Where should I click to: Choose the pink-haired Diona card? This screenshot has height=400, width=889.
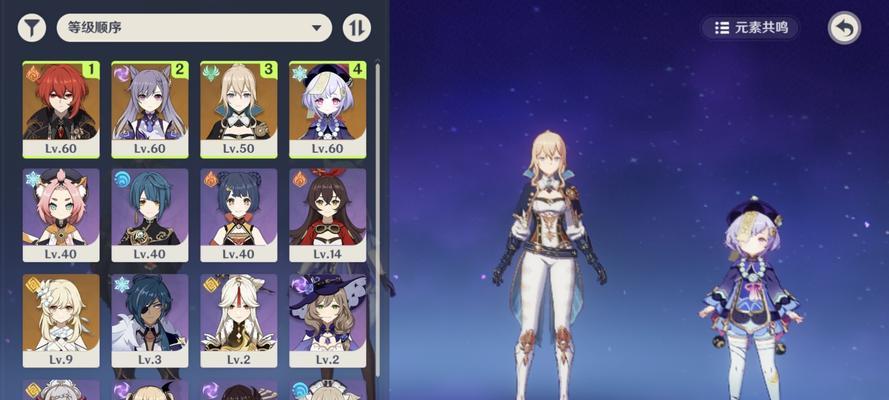coord(61,215)
